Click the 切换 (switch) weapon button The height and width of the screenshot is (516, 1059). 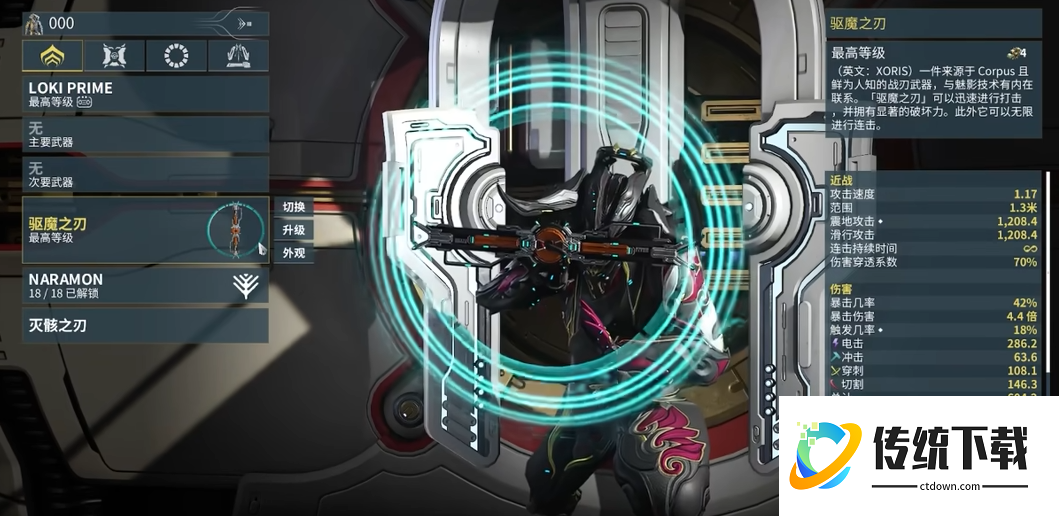[x=294, y=207]
